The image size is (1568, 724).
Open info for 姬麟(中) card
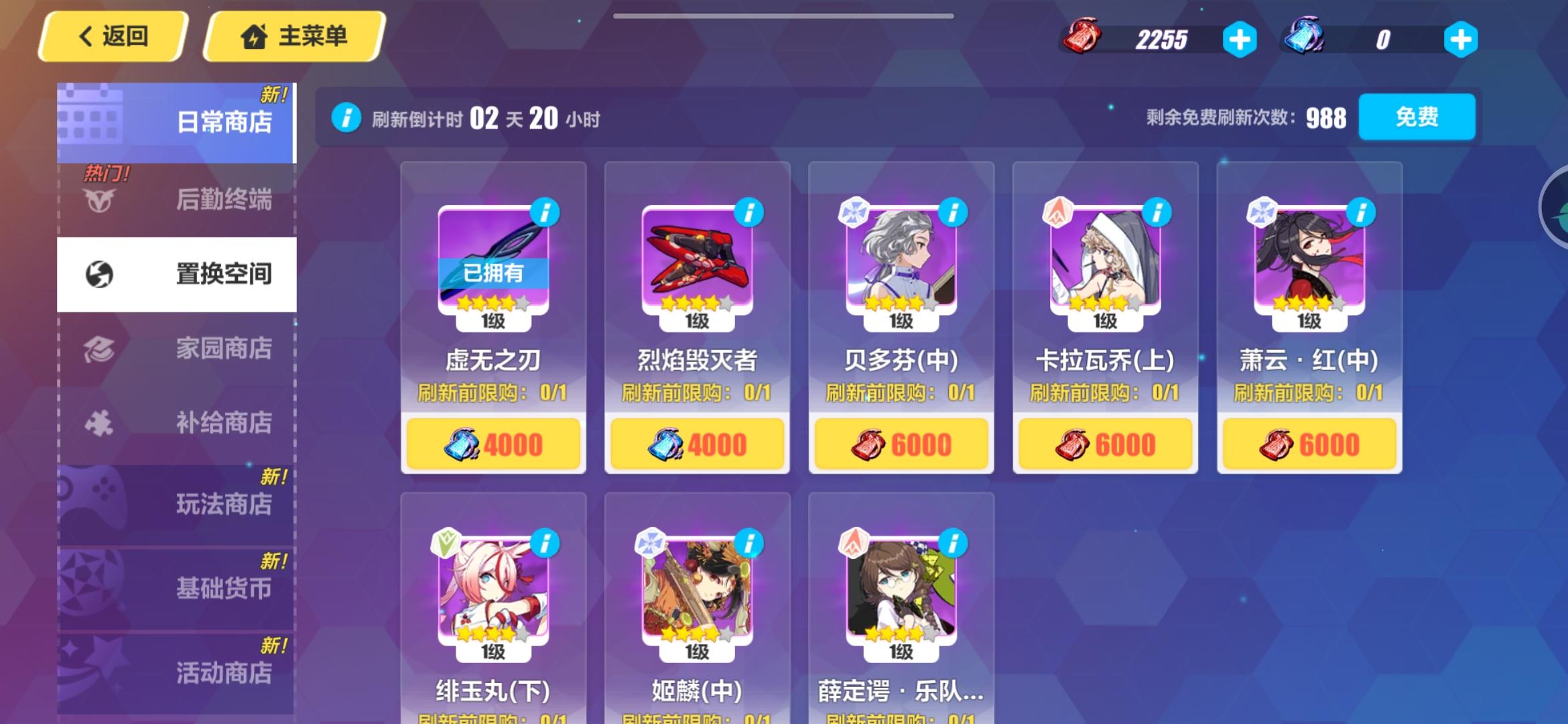pos(749,545)
